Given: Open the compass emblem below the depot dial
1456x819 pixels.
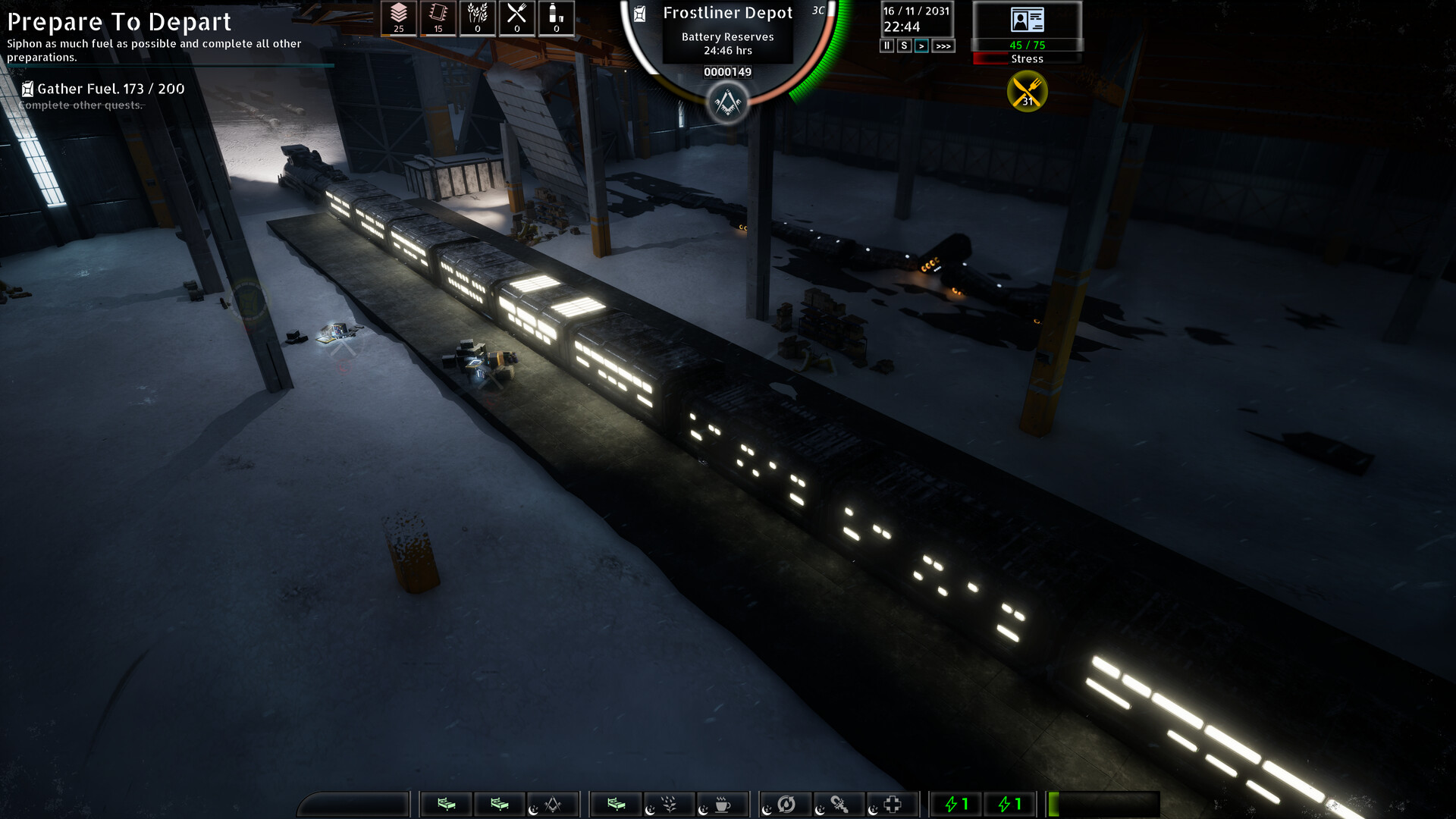Looking at the screenshot, I should (x=727, y=102).
